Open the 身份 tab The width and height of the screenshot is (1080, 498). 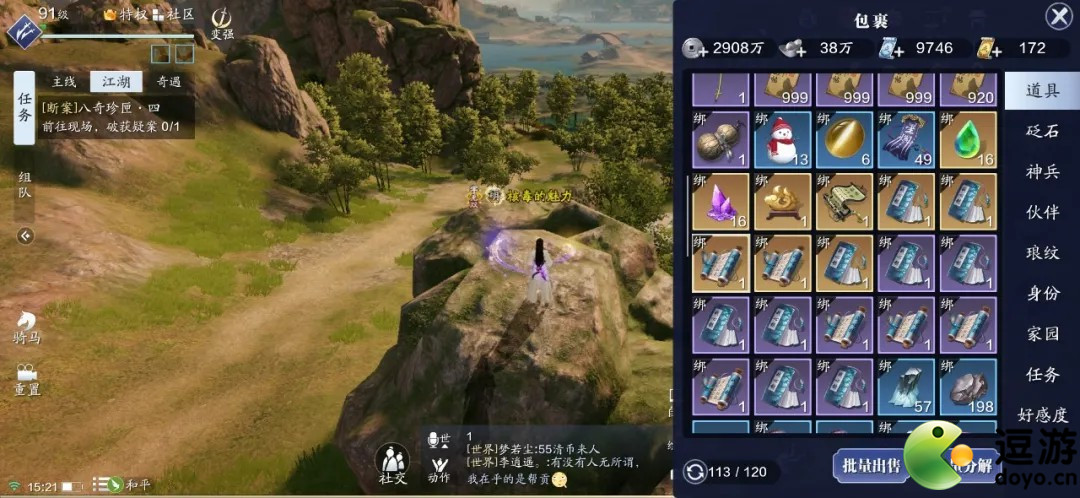[x=1042, y=293]
